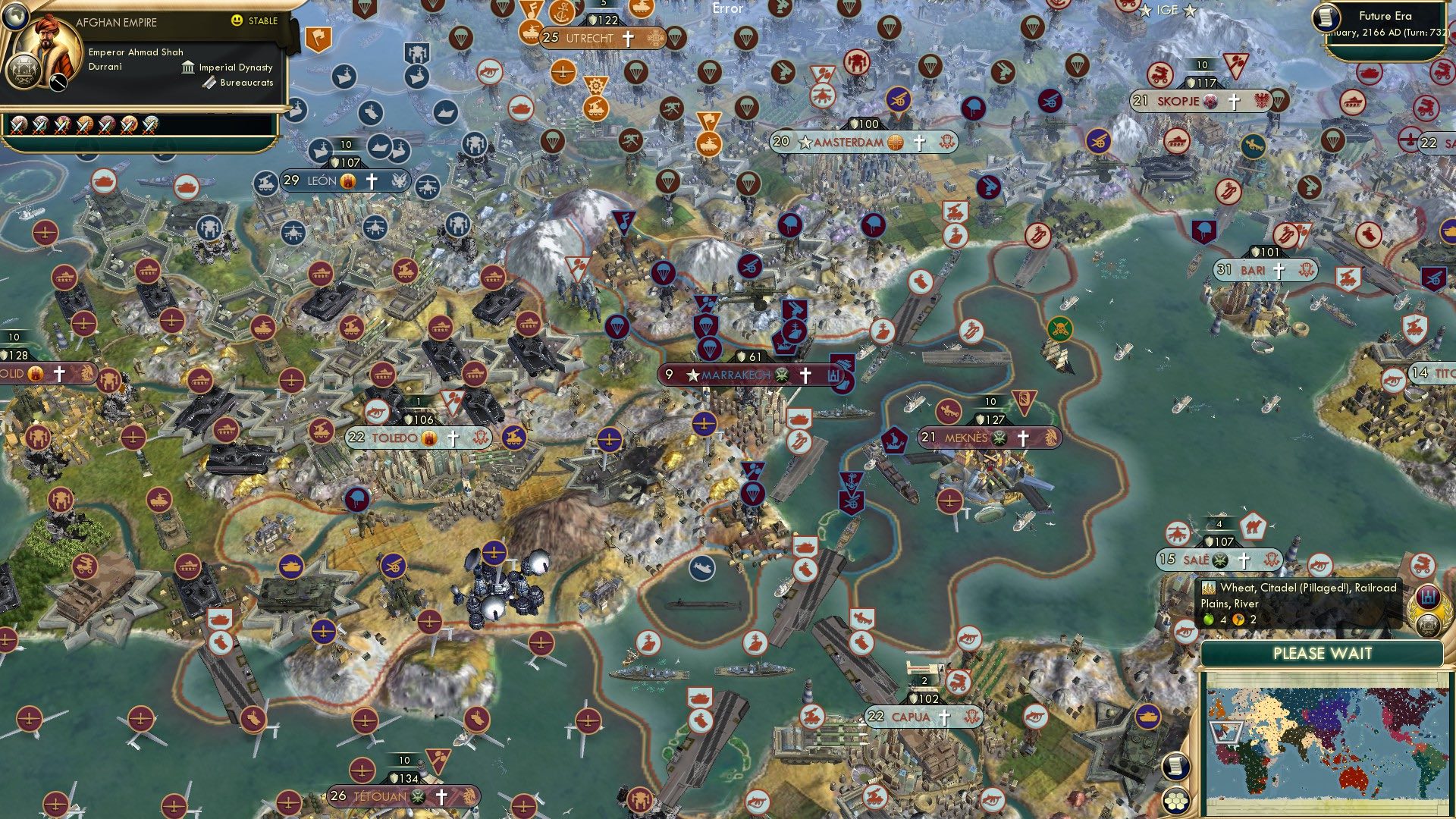This screenshot has height=819, width=1456.
Task: Click the STABLE smiley happiness icon
Action: pyautogui.click(x=236, y=20)
